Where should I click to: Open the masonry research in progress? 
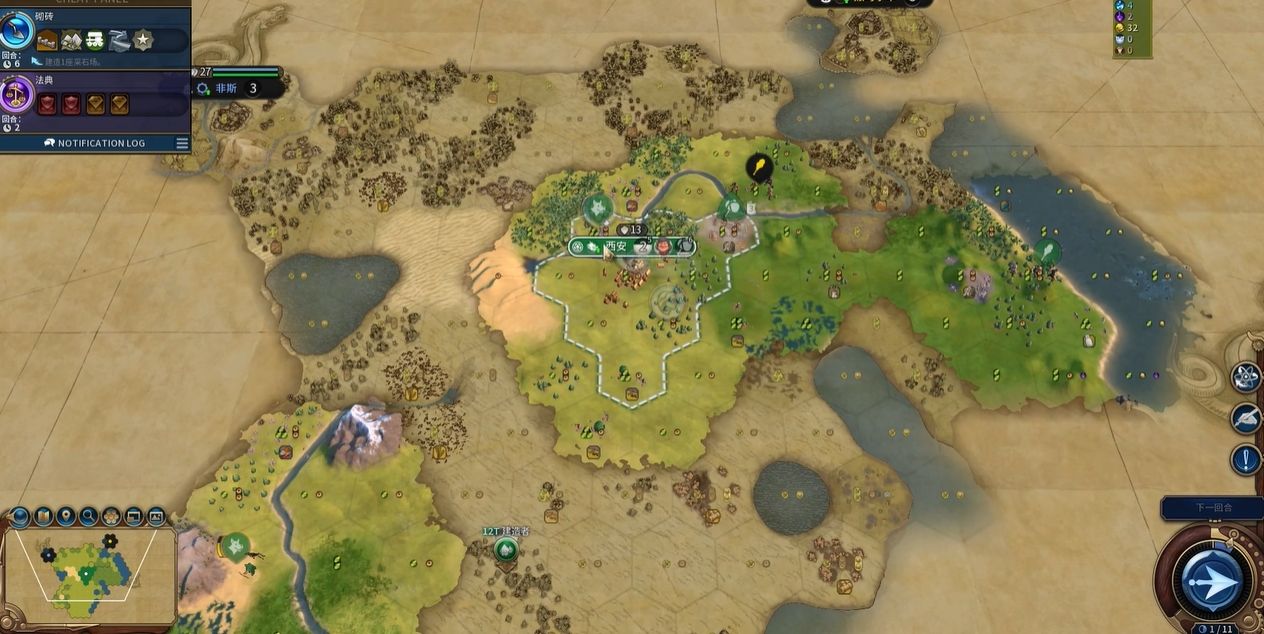pyautogui.click(x=17, y=31)
